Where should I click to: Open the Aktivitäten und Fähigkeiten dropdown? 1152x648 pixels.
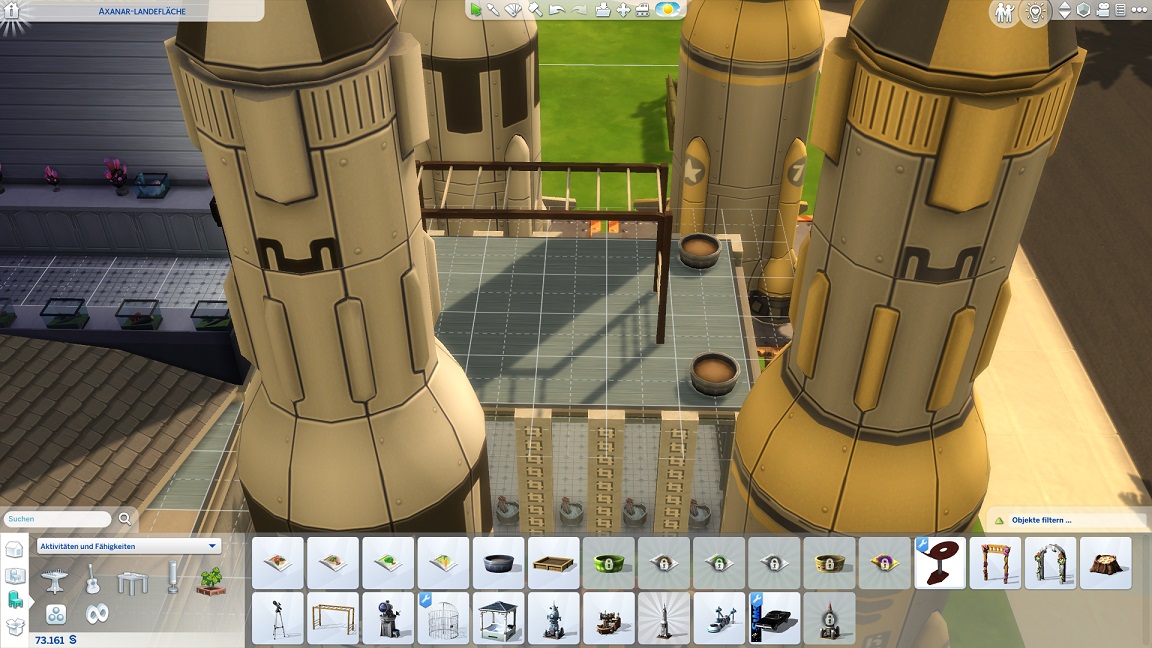128,546
